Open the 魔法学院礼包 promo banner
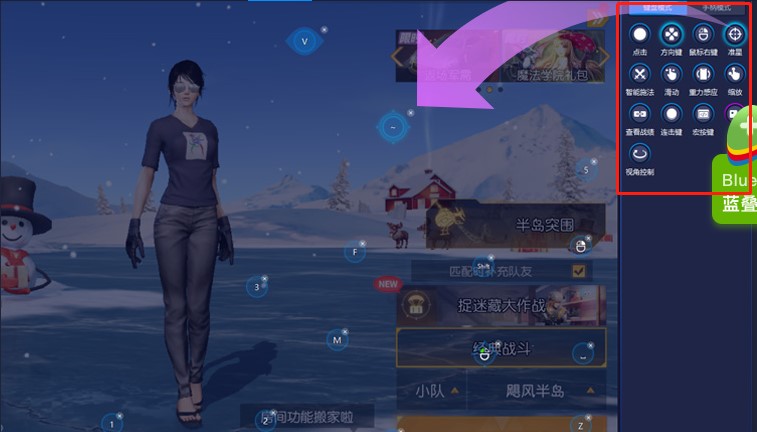 548,56
